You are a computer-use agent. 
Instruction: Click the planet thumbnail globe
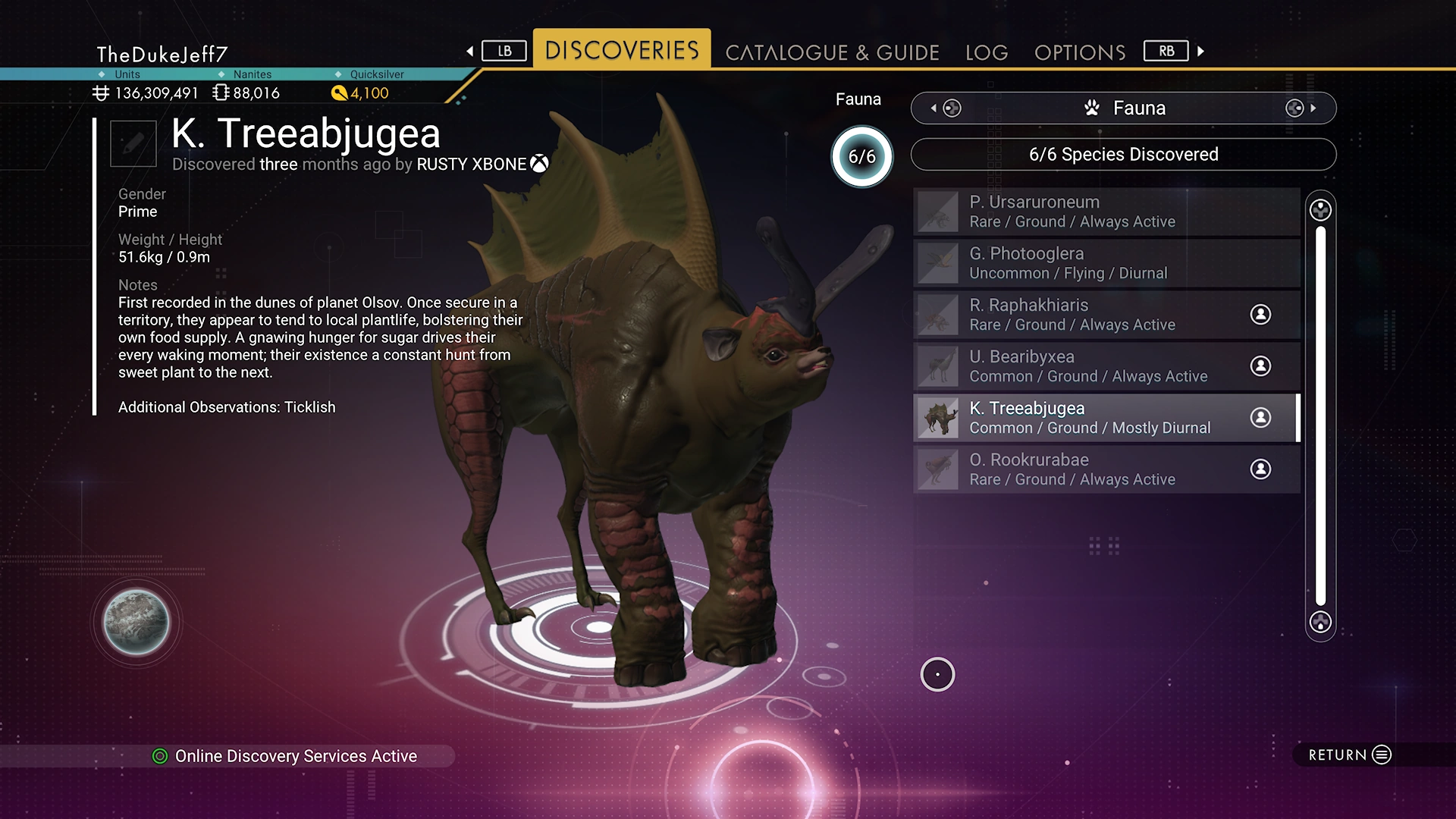tap(136, 622)
